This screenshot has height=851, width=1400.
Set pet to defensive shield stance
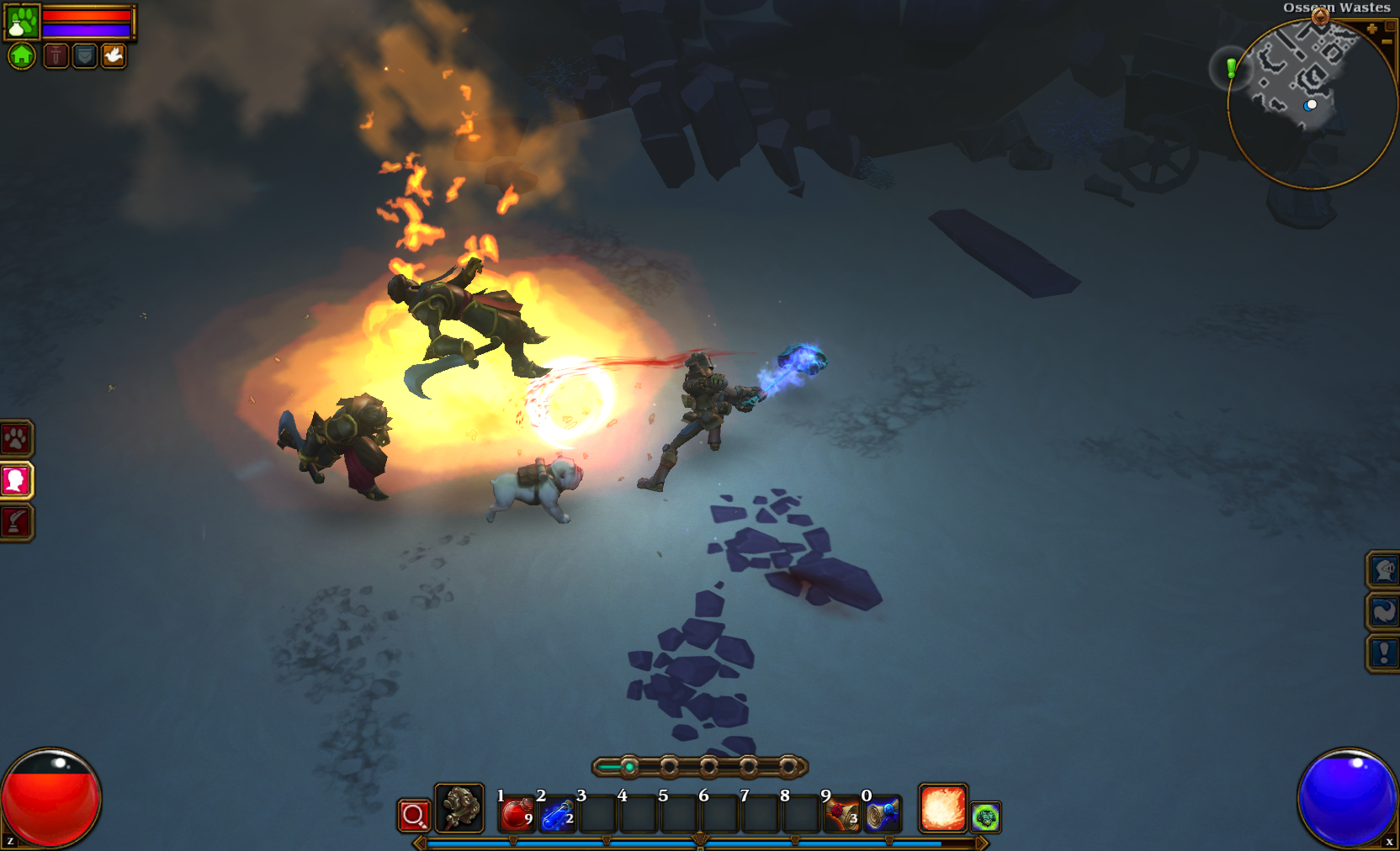[85, 56]
